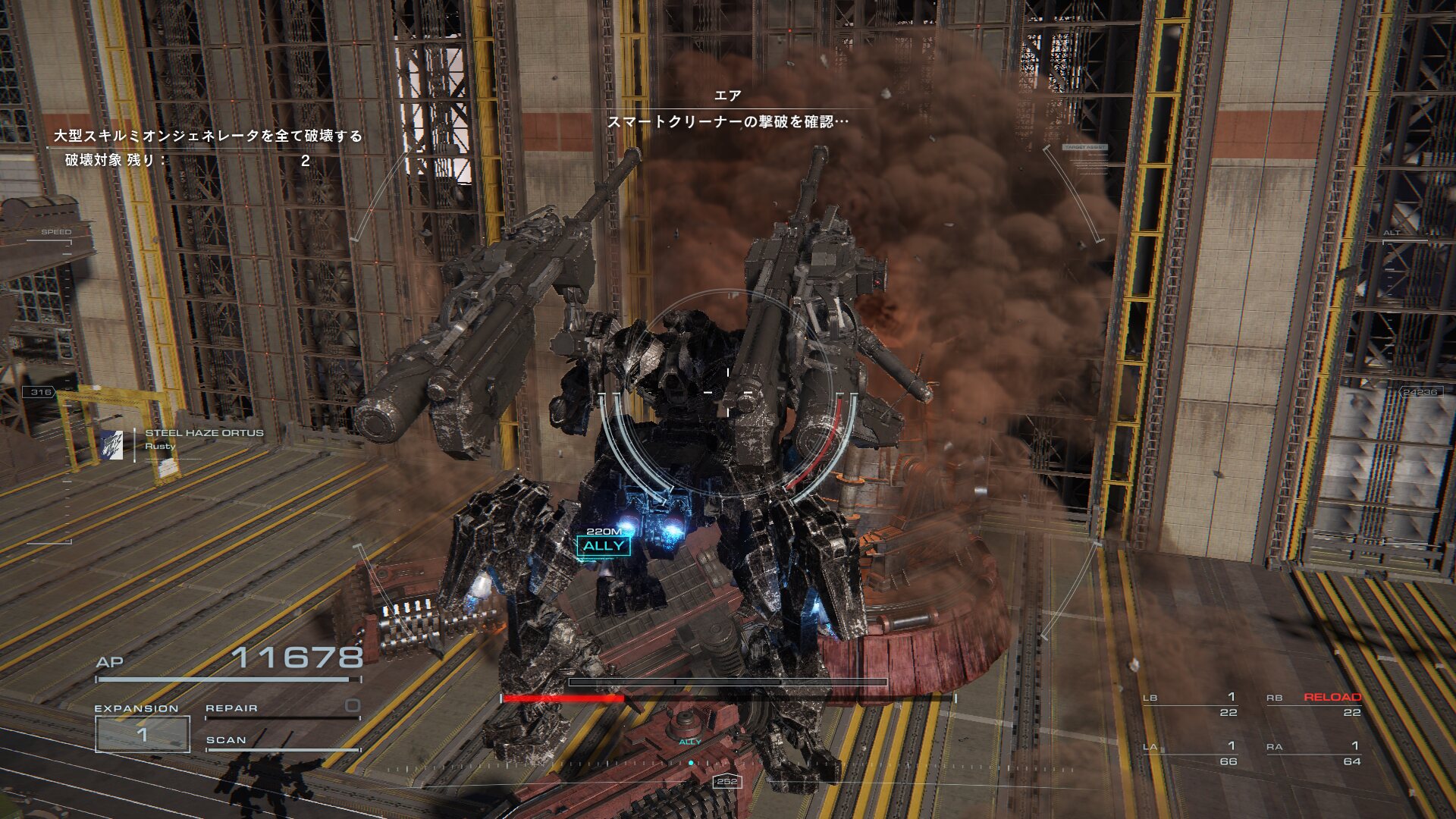Choose the LB weapon slot
This screenshot has width=1456, height=819.
[1190, 704]
